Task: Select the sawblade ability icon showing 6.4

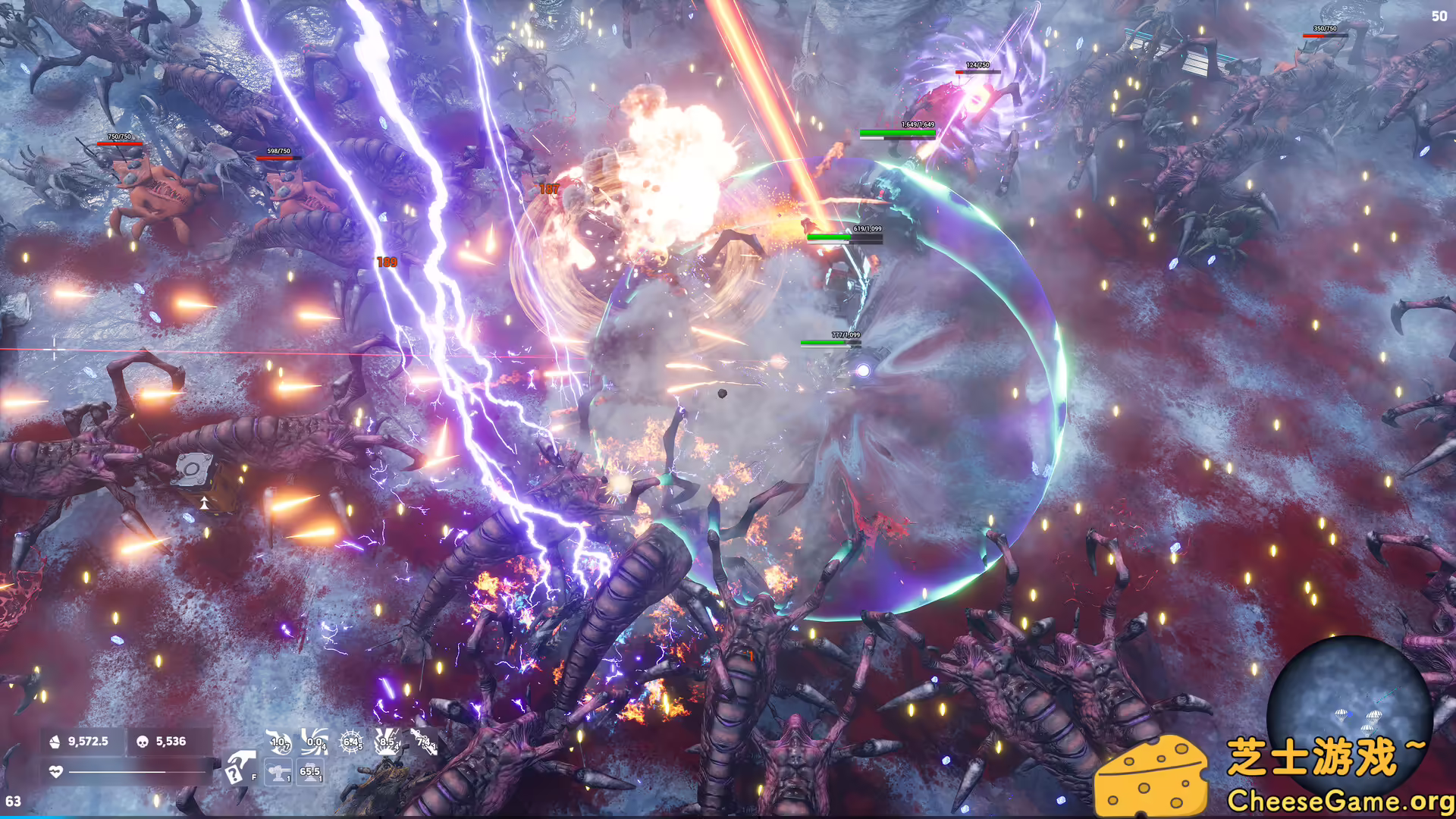Action: (x=350, y=741)
